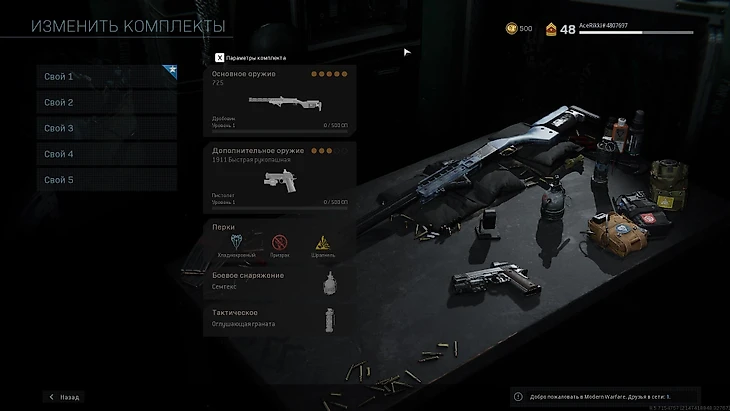
Task: Pick the Свой 5 loadout
Action: pyautogui.click(x=106, y=181)
